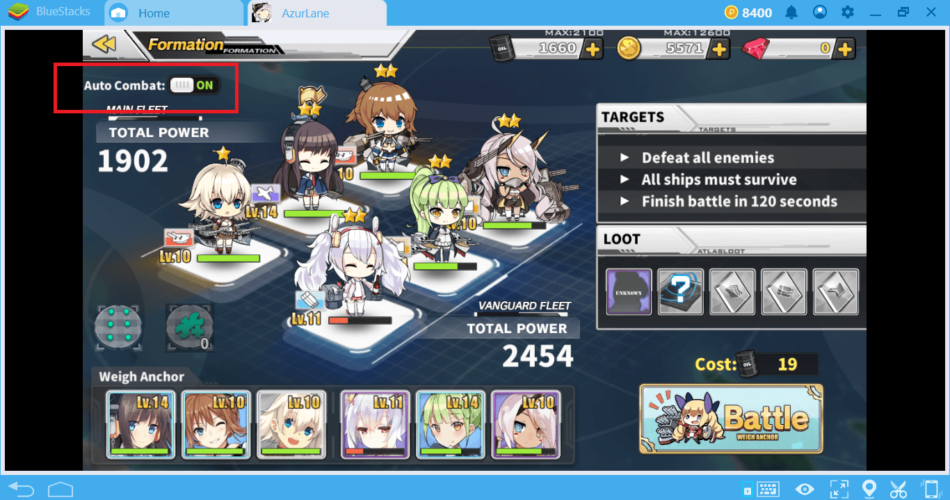Image resolution: width=950 pixels, height=500 pixels.
Task: Start the fight with the Battle button
Action: click(x=732, y=418)
